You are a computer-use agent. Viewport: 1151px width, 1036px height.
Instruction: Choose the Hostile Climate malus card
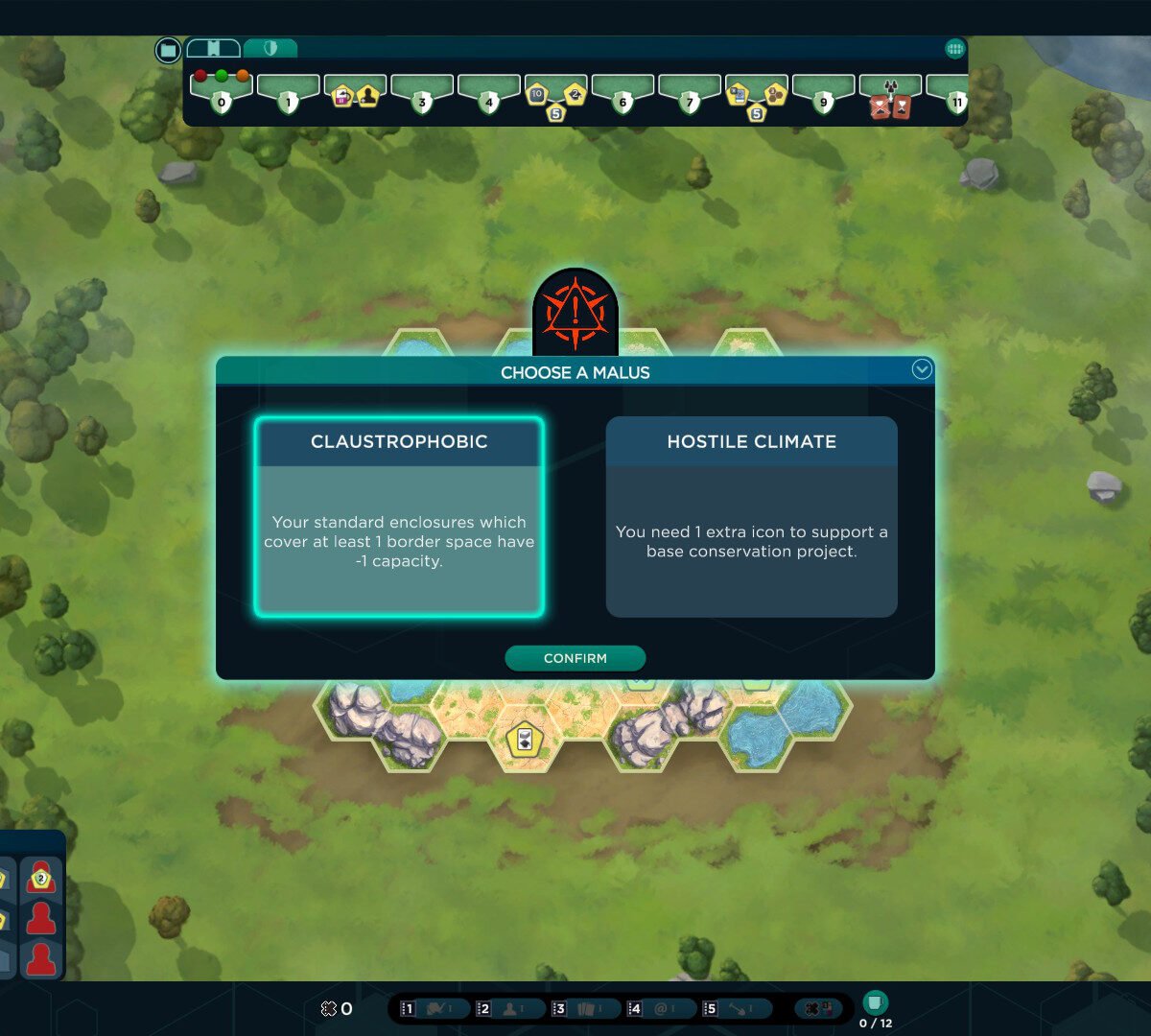pos(751,516)
